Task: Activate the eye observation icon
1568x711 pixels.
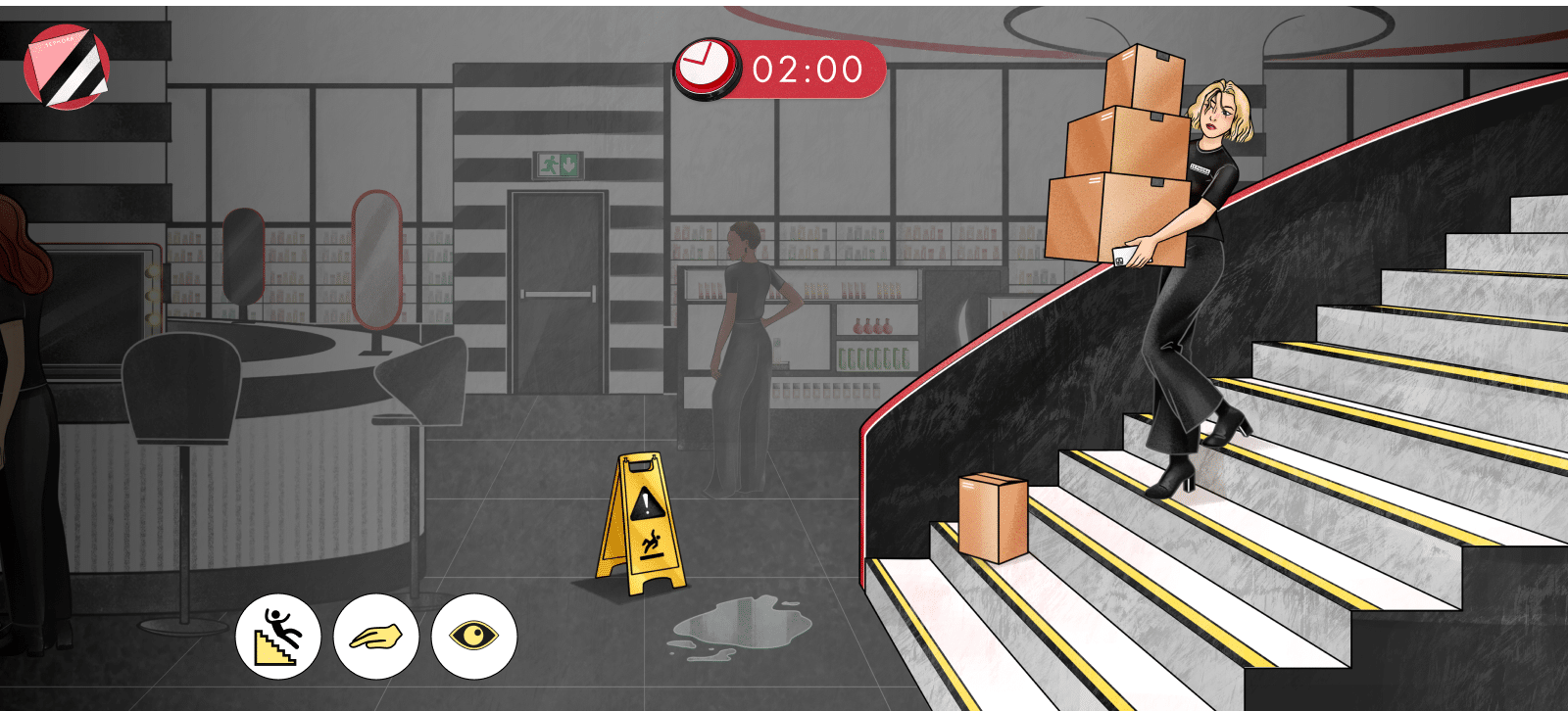Action: click(474, 637)
